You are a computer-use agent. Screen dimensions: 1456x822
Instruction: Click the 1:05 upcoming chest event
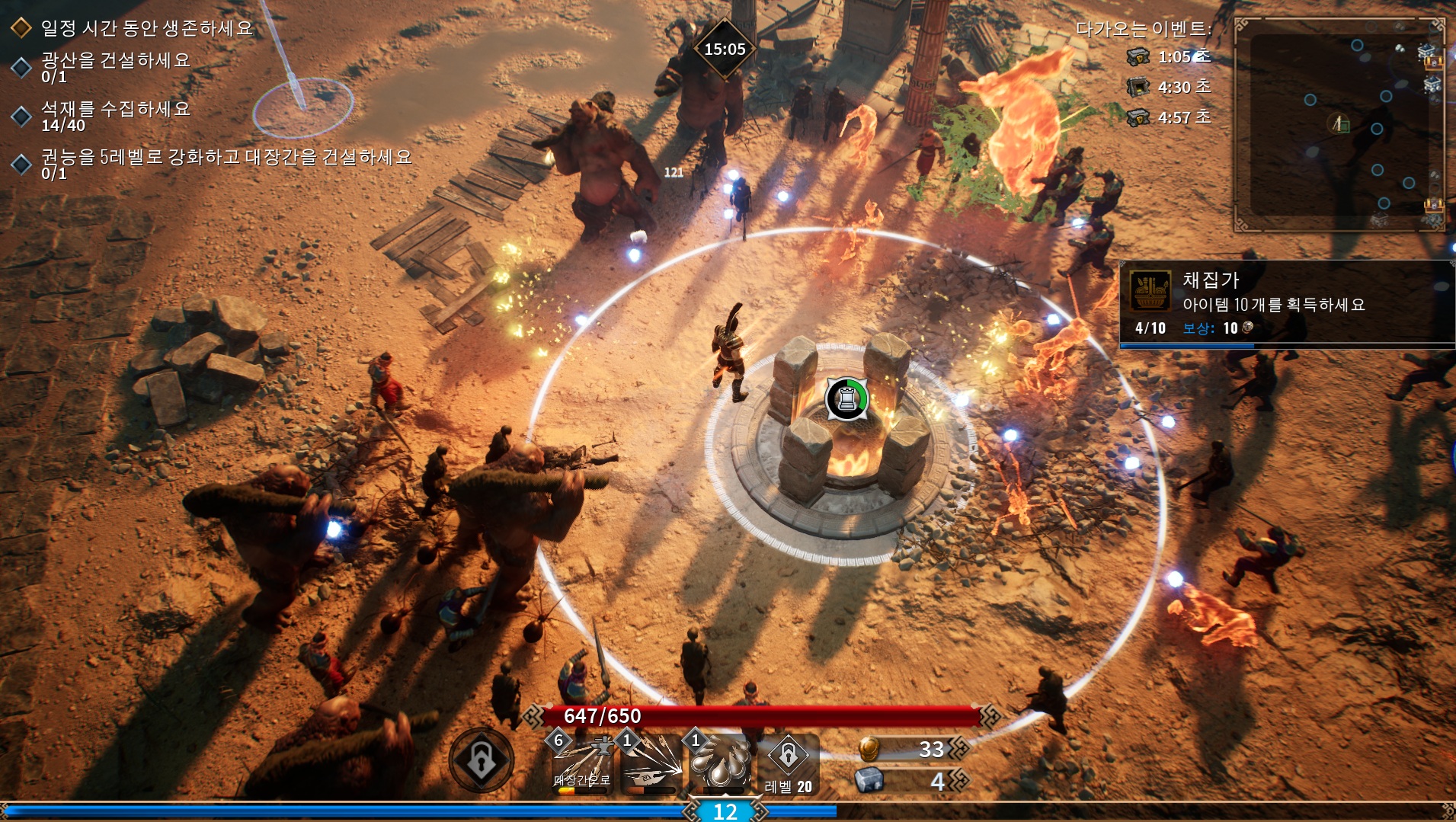coord(1169,57)
